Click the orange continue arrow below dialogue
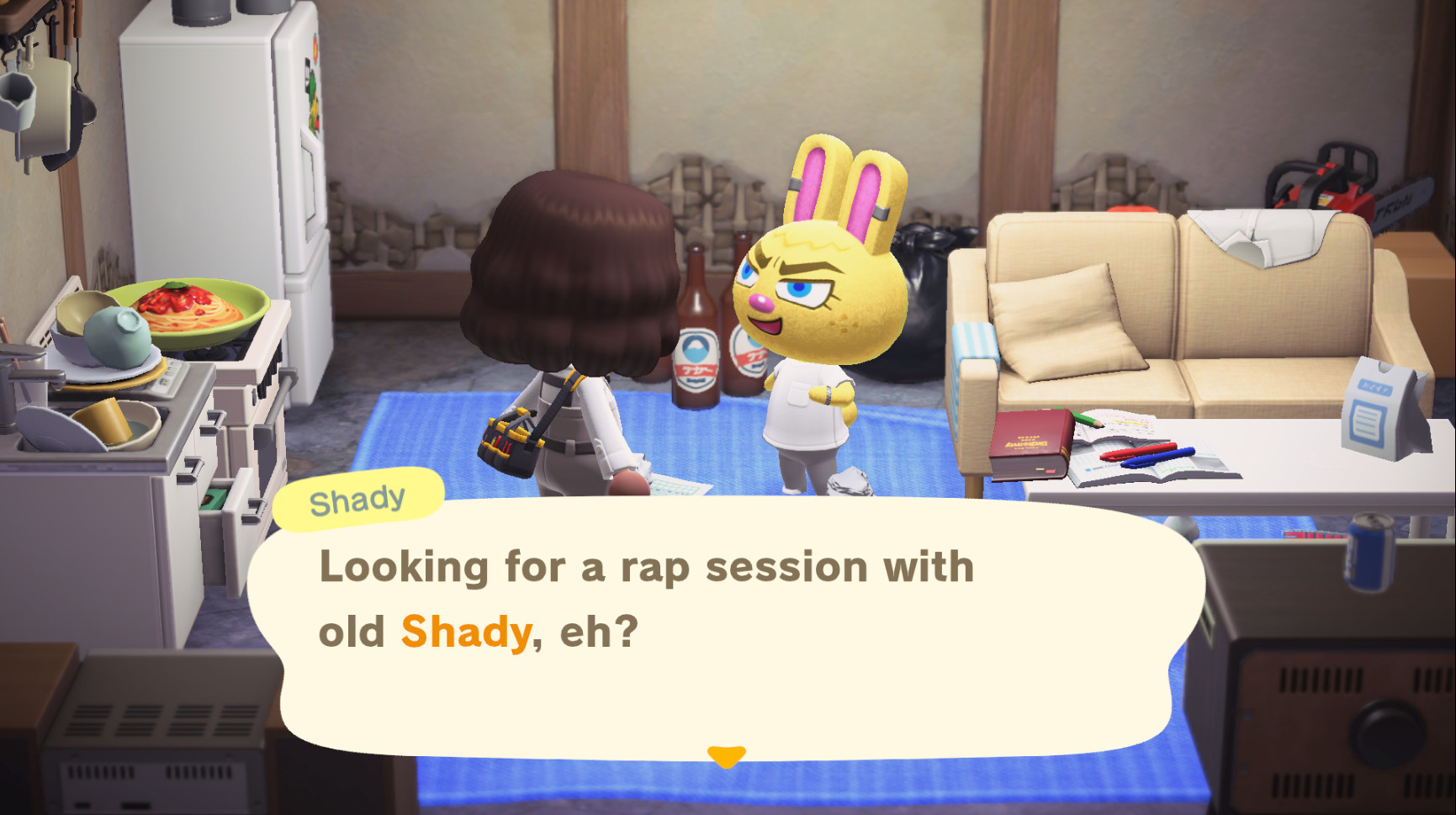1456x815 pixels. click(727, 755)
